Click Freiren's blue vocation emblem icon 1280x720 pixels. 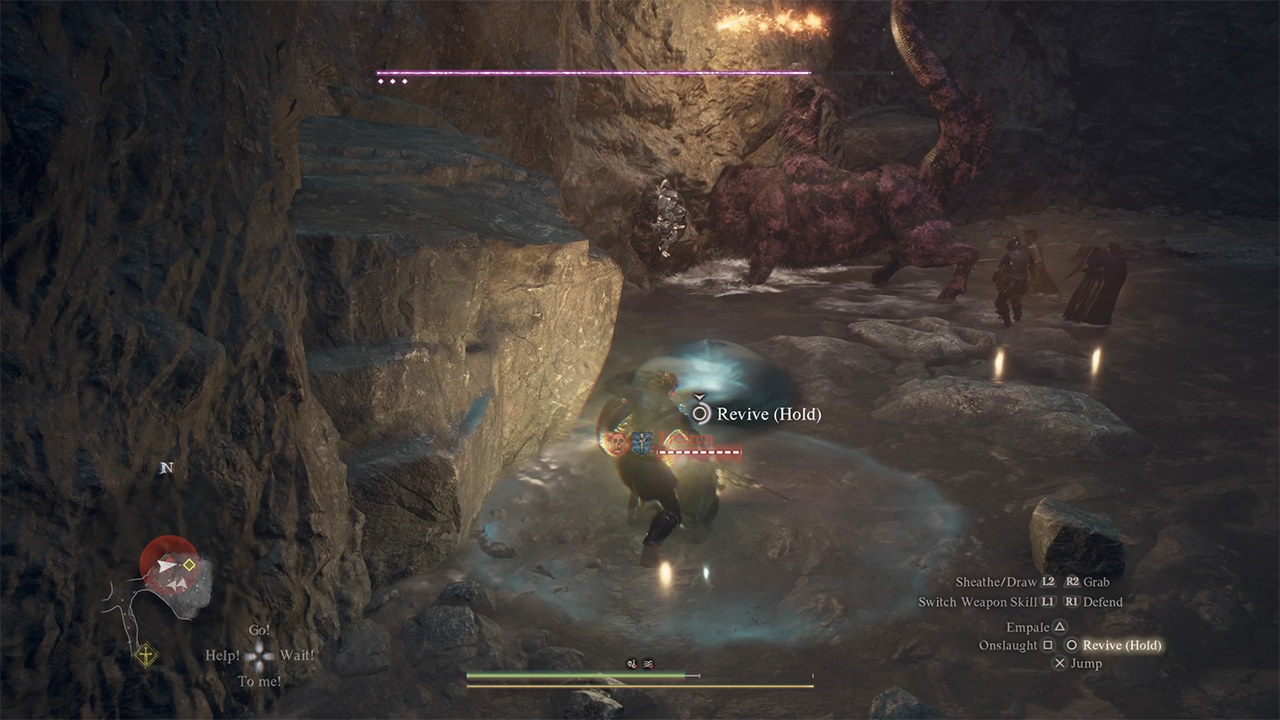(x=643, y=441)
